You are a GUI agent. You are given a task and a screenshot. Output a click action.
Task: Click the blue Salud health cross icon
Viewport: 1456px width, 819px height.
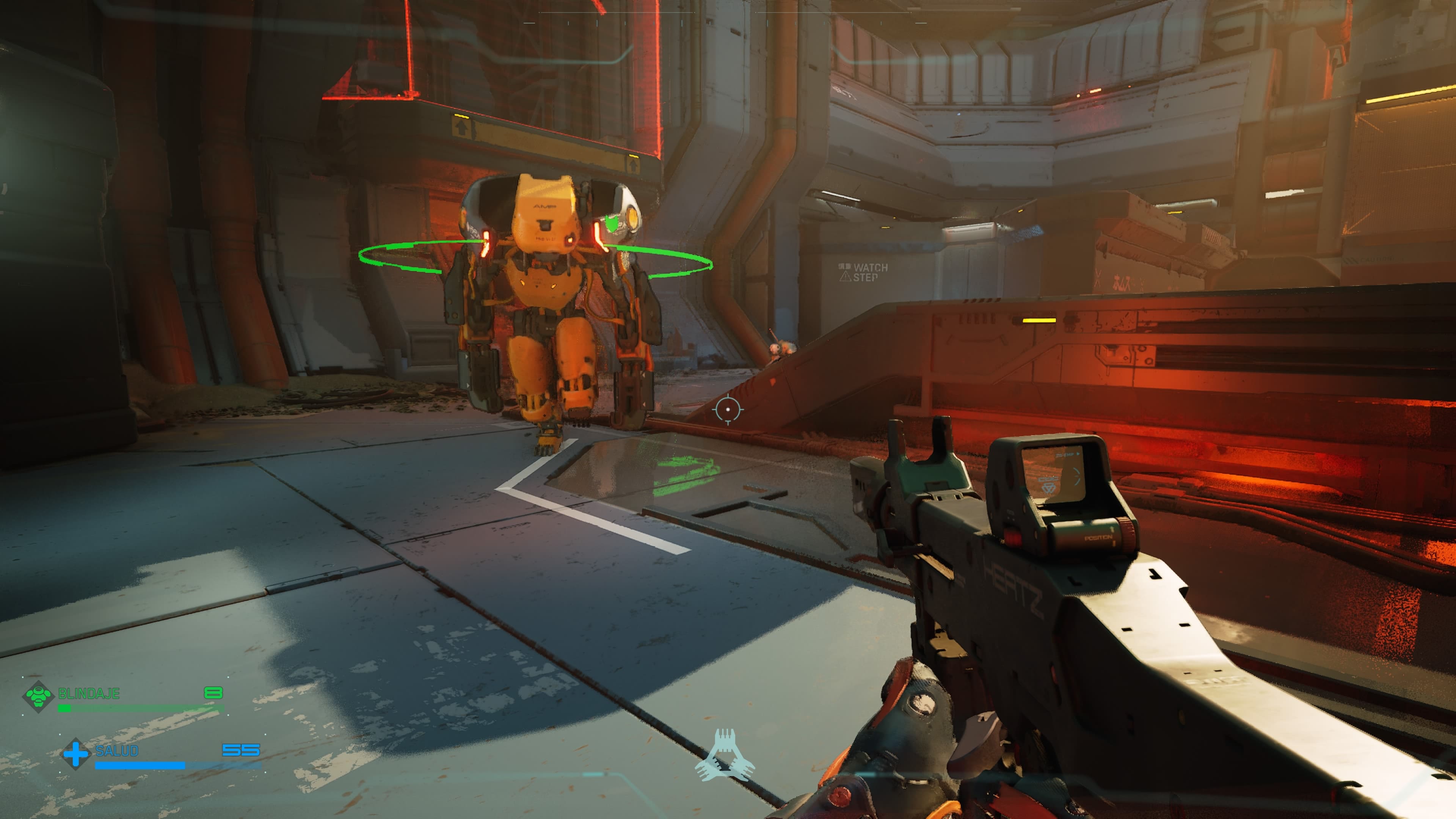(76, 753)
